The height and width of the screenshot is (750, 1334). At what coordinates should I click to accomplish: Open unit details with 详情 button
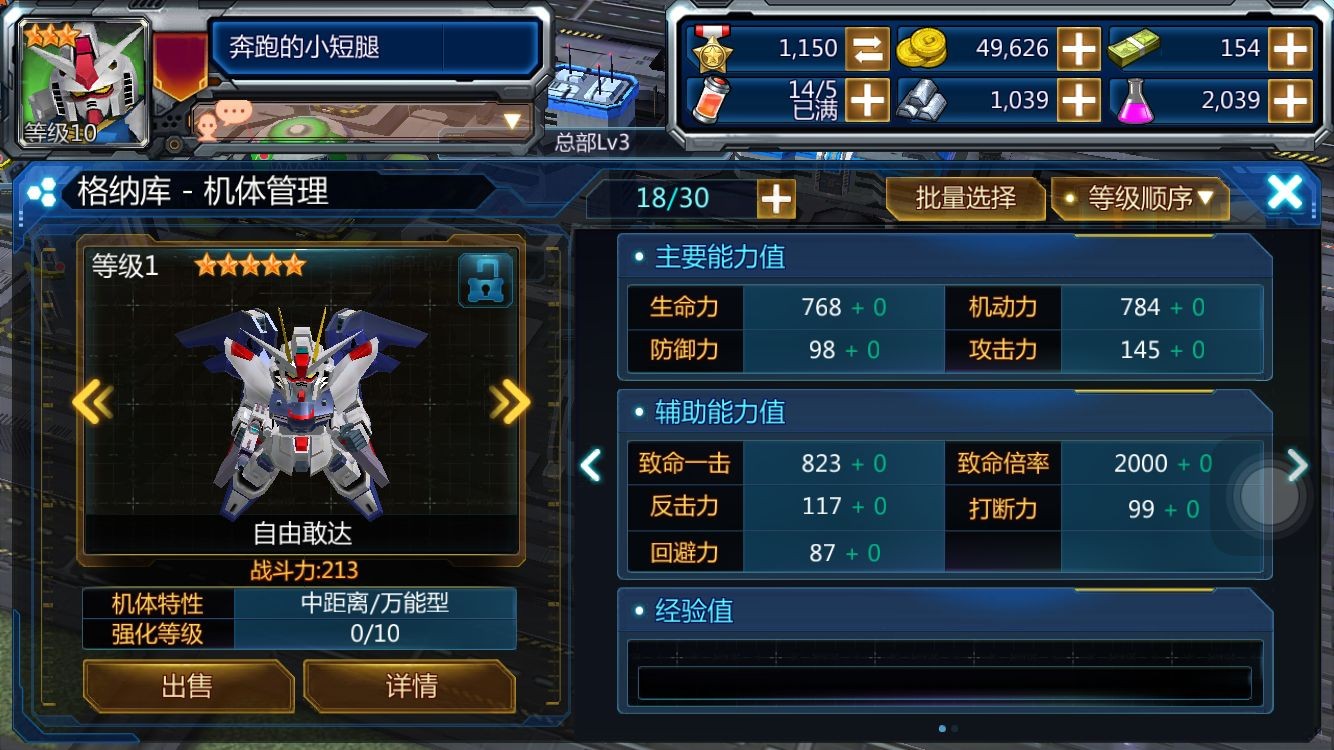click(x=410, y=686)
